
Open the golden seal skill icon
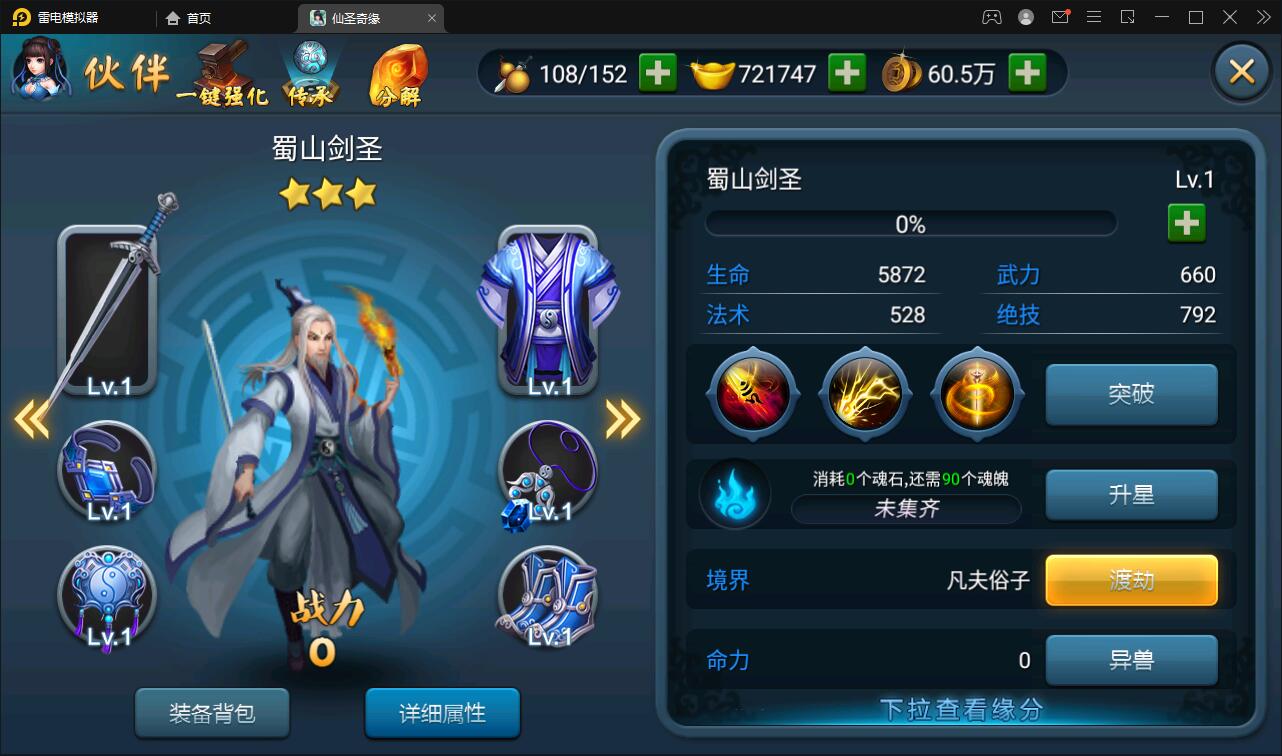977,393
